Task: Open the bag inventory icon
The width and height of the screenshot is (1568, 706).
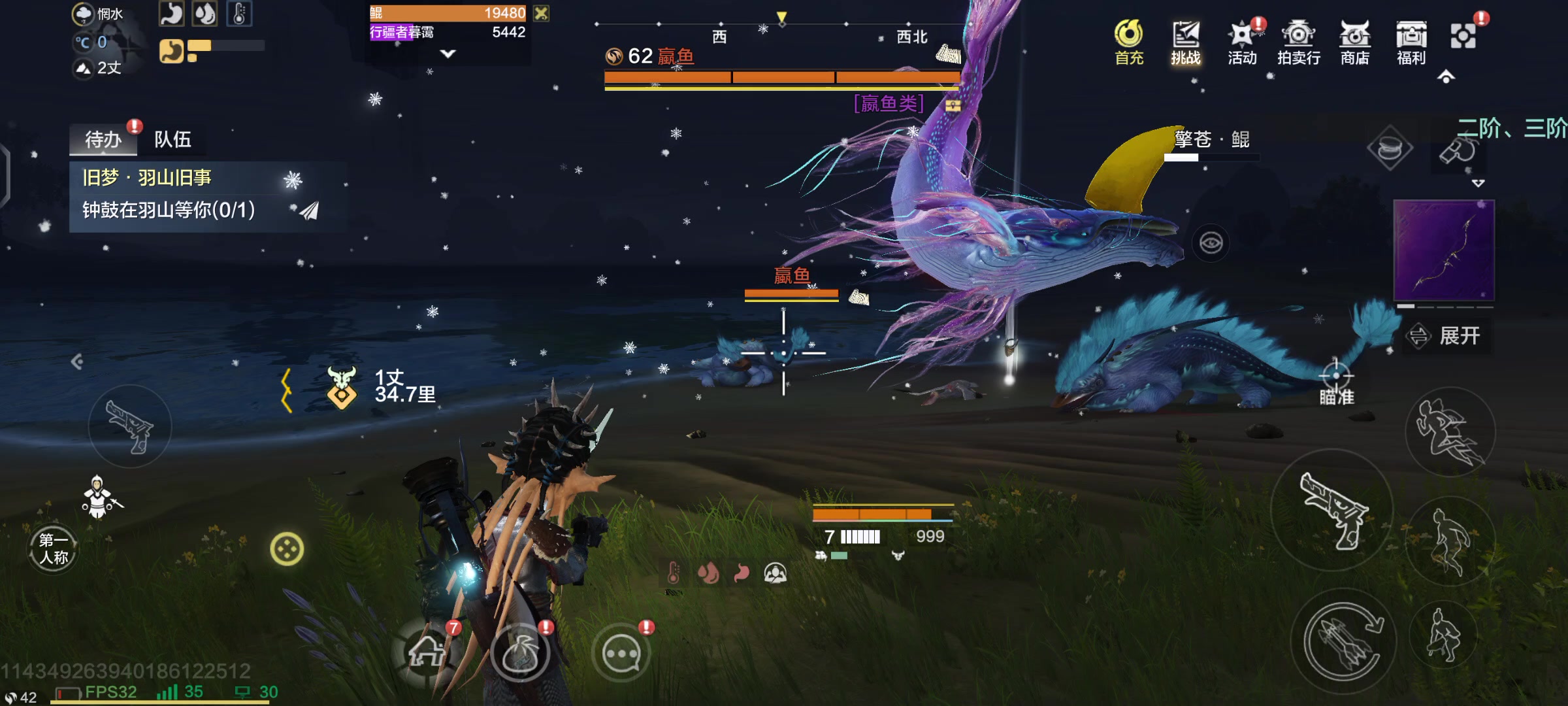Action: click(x=520, y=653)
